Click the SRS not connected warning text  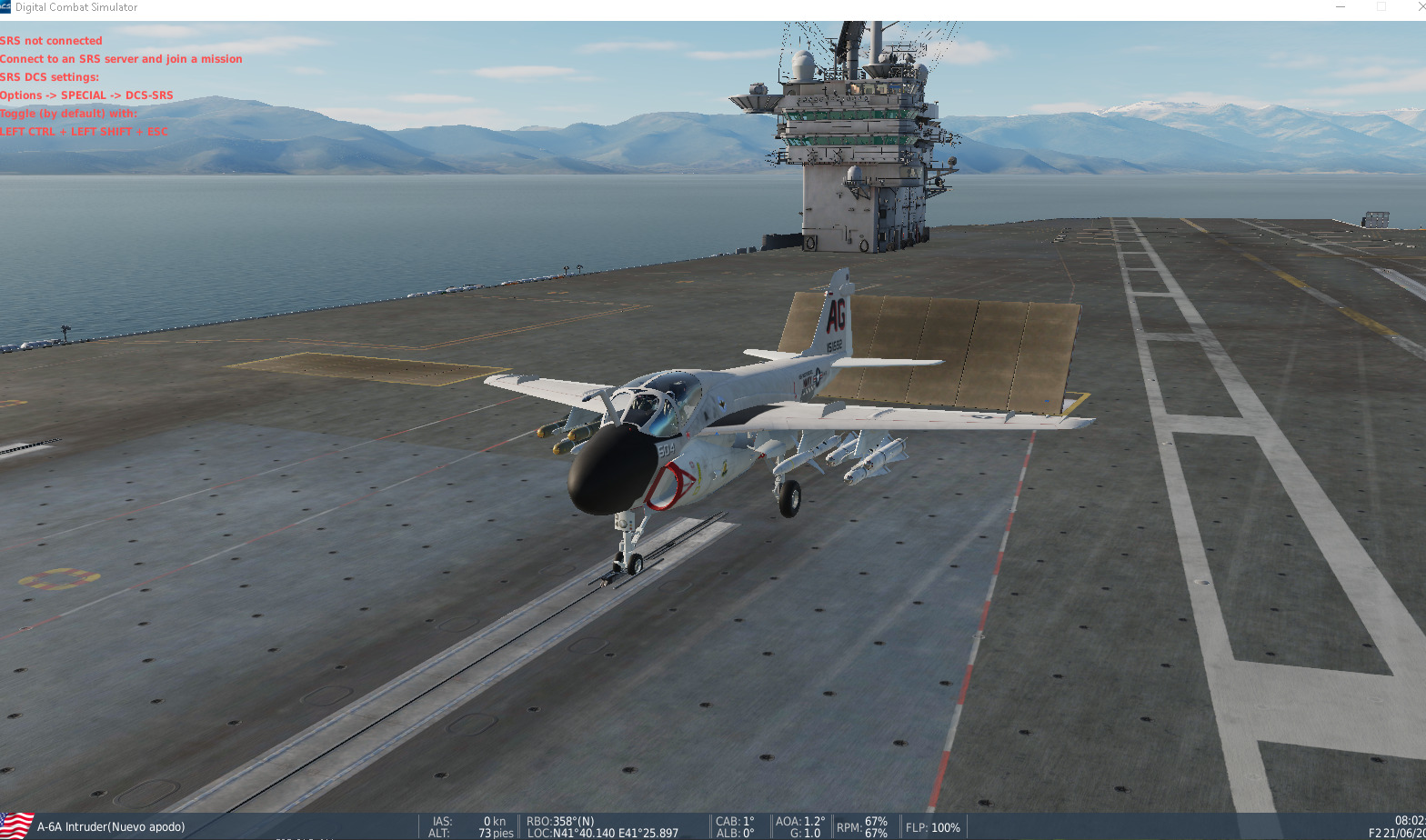(x=51, y=41)
